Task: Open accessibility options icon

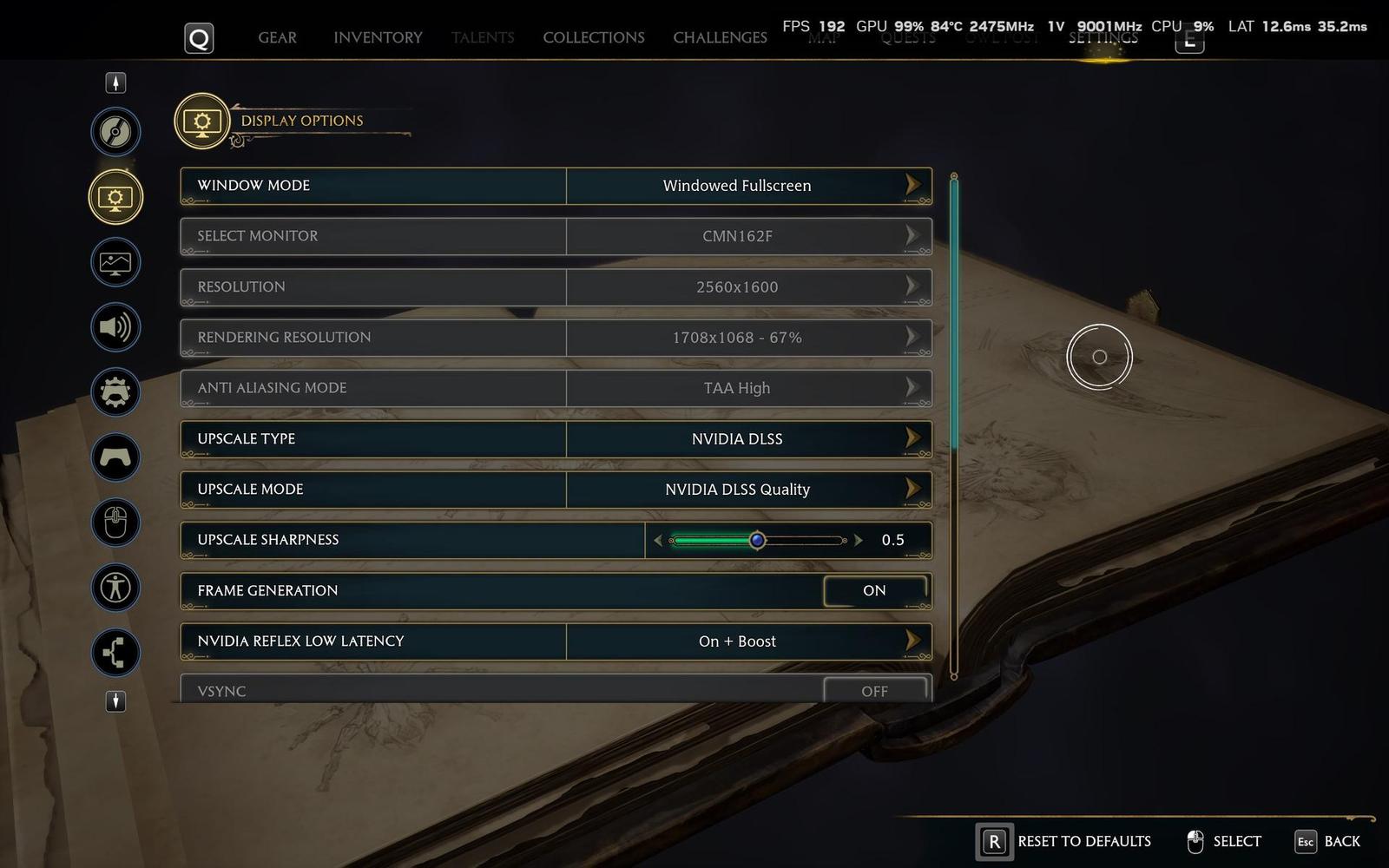Action: pyautogui.click(x=115, y=588)
